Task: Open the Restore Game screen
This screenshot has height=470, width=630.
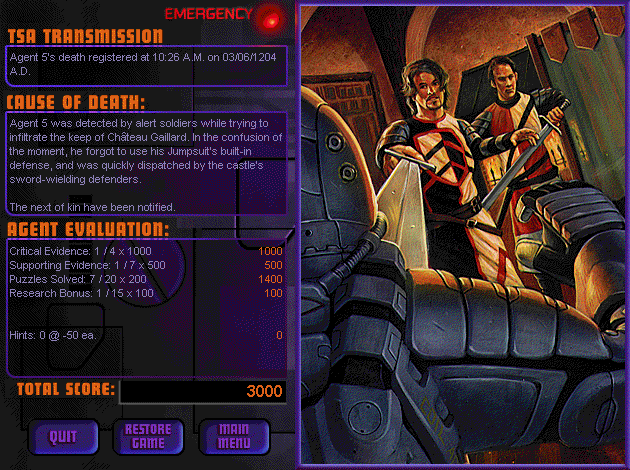Action: point(147,436)
